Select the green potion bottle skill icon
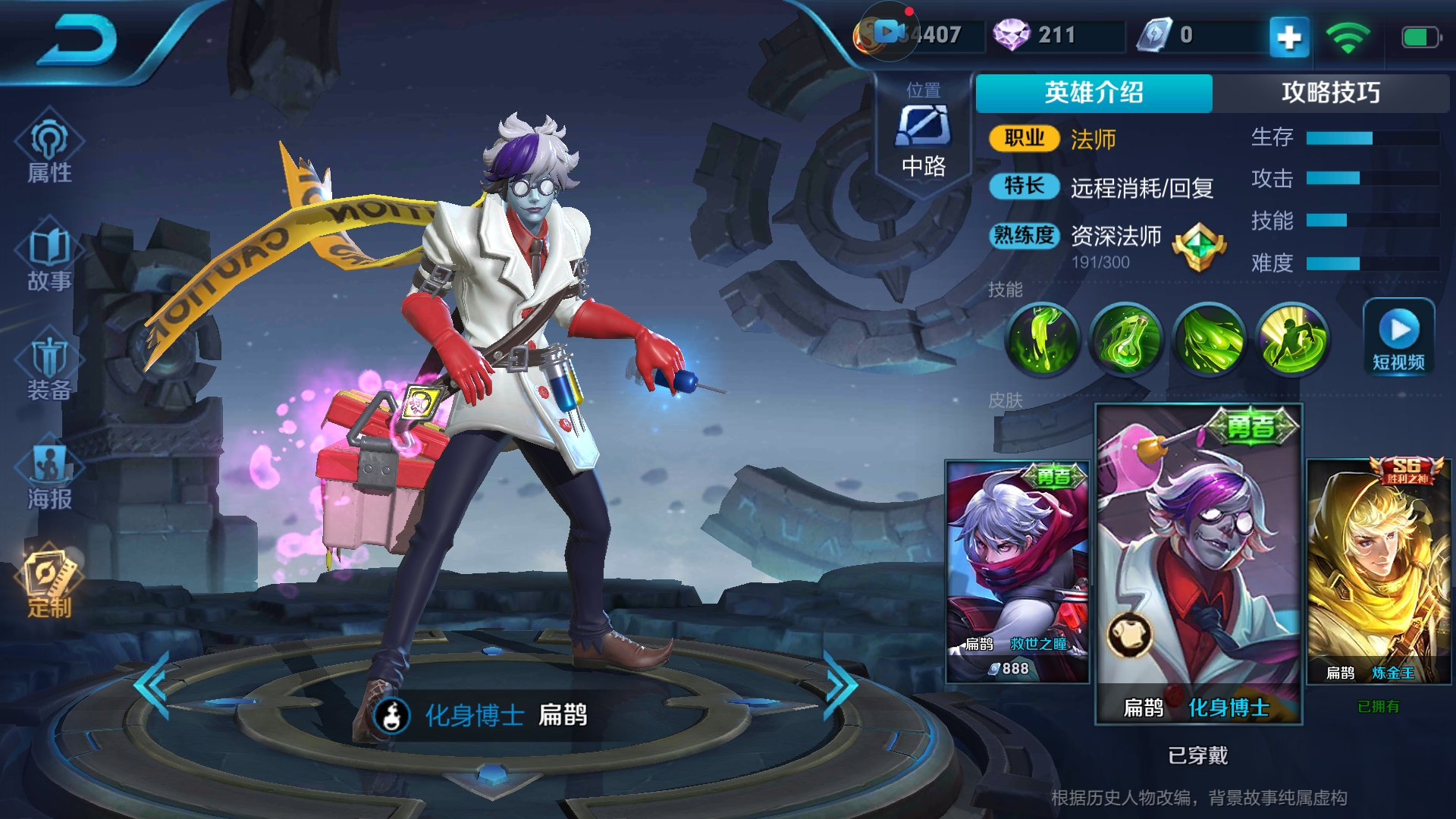The height and width of the screenshot is (819, 1456). tap(1126, 339)
